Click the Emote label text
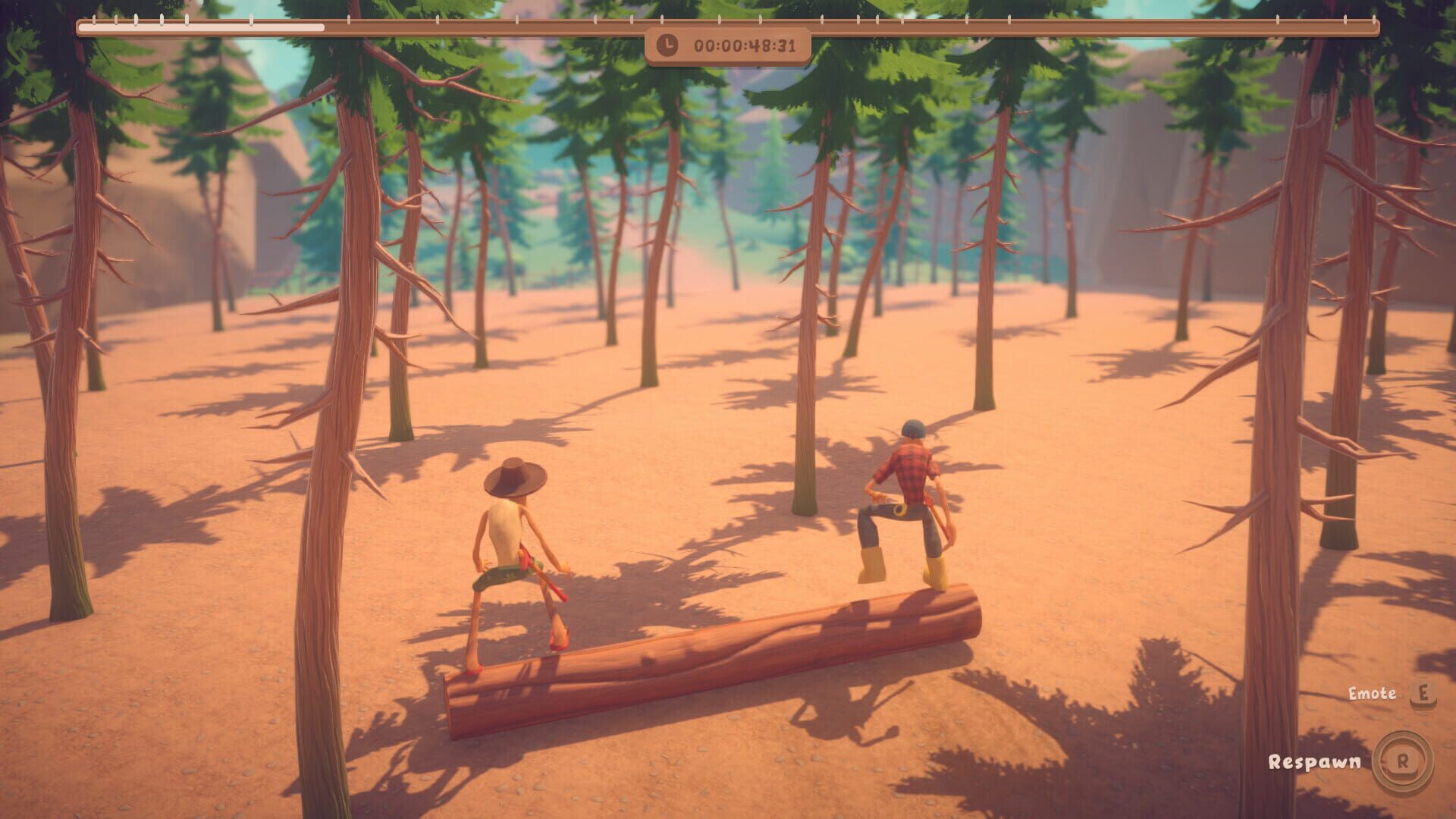Screen dimensions: 1456x819 pyautogui.click(x=1373, y=693)
